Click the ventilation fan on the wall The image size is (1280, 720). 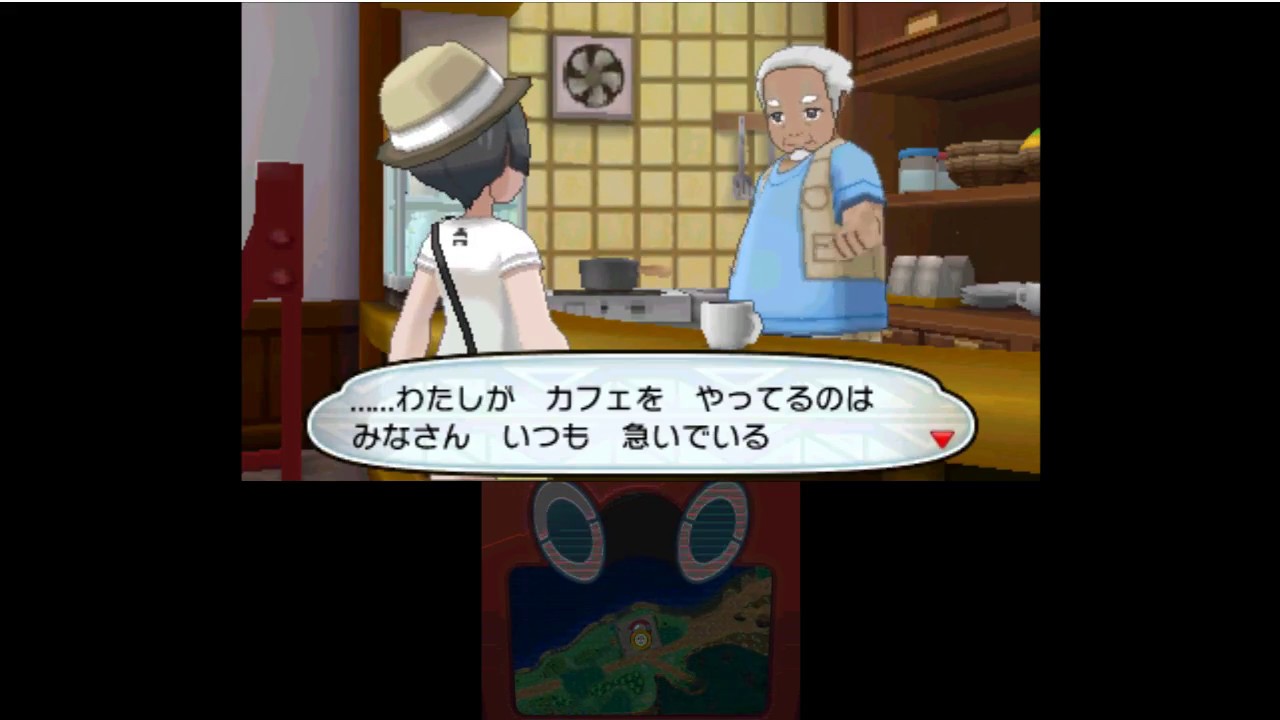click(x=592, y=78)
